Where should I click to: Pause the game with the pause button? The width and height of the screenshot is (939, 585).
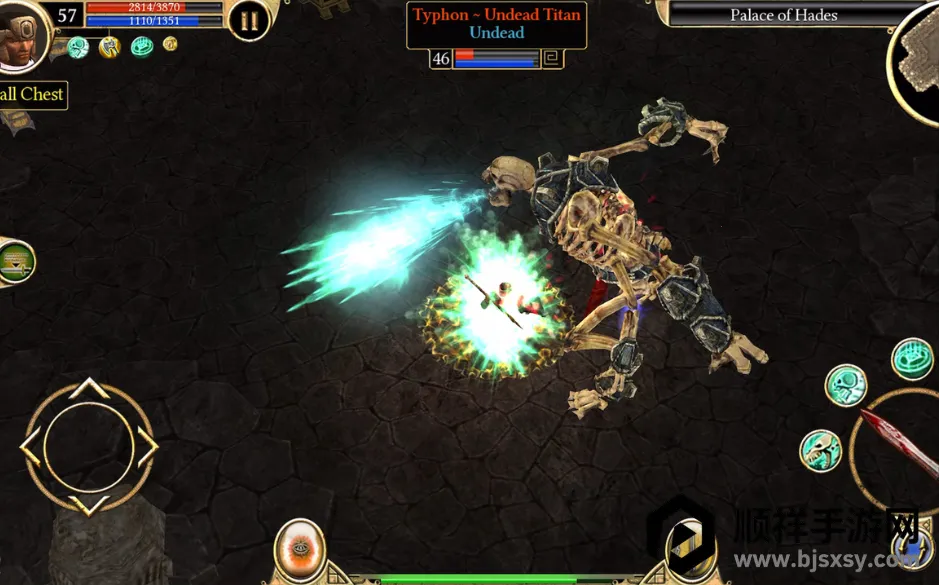(x=248, y=19)
